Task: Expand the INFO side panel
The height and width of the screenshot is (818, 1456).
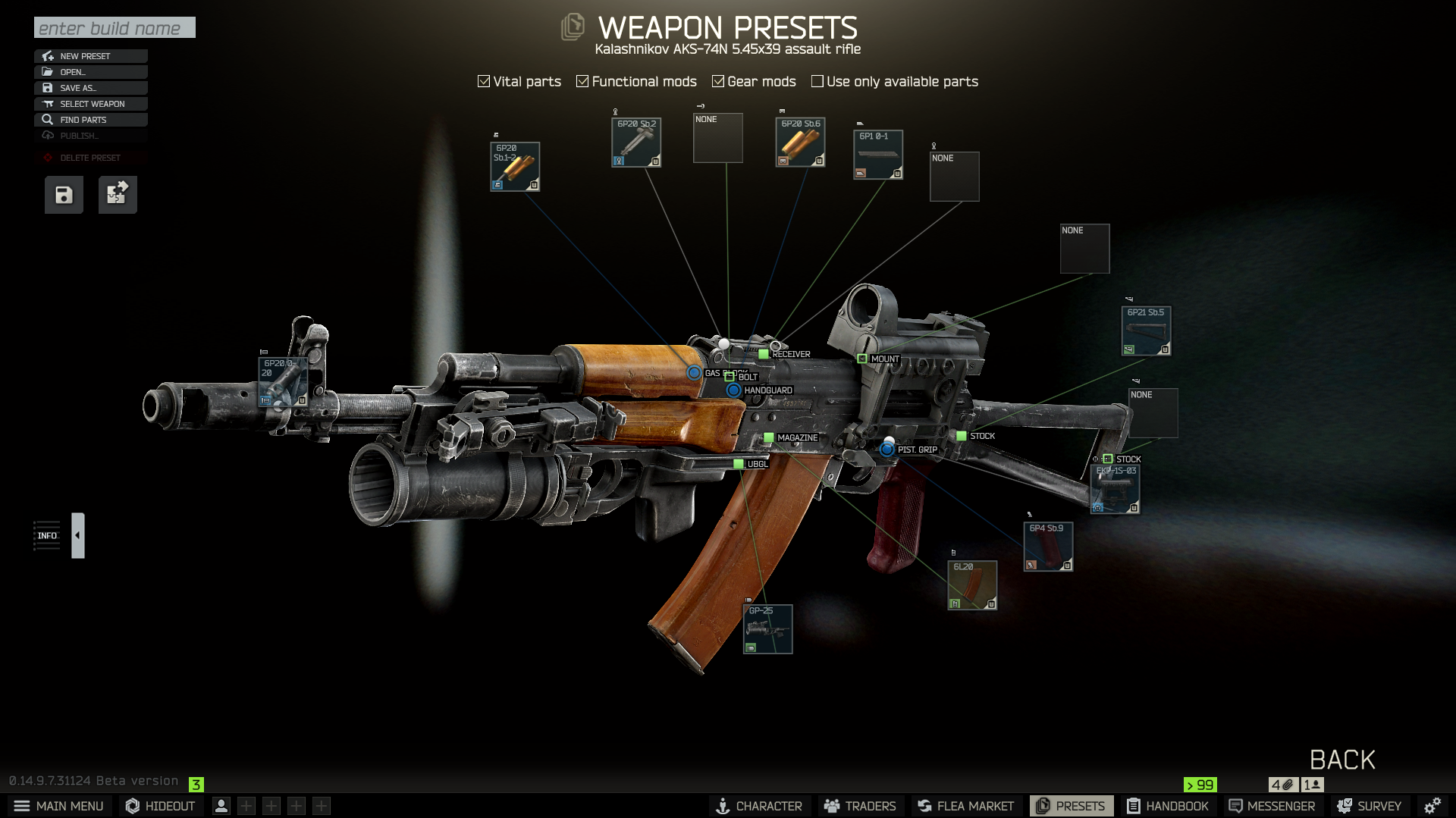Action: tap(78, 535)
